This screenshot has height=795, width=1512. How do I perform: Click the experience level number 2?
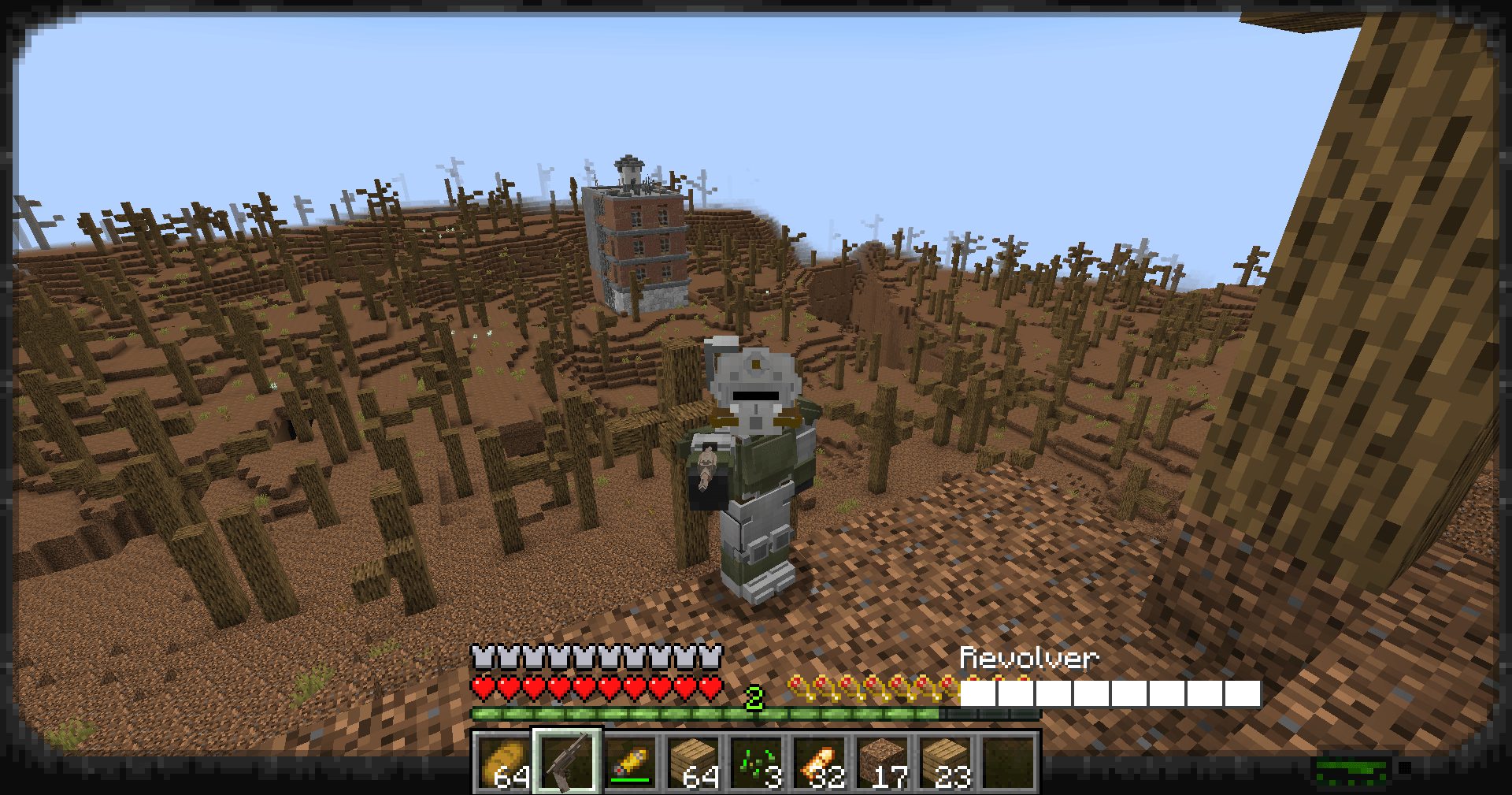click(754, 698)
